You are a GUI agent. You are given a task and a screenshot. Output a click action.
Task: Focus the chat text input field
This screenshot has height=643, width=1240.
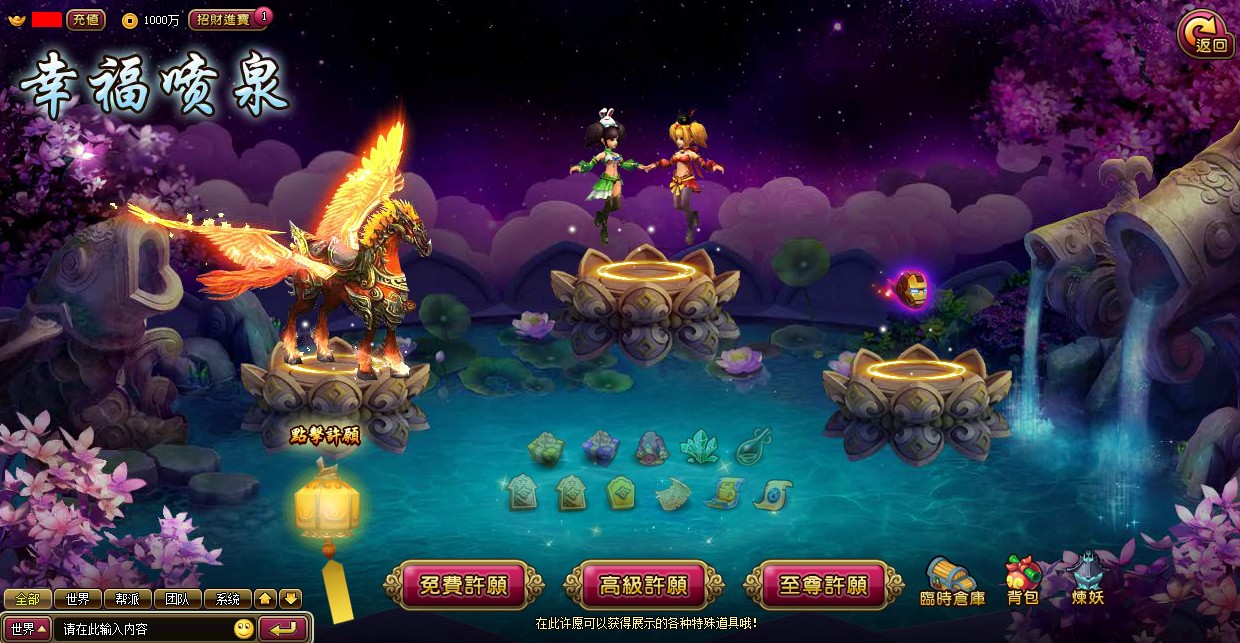point(145,629)
